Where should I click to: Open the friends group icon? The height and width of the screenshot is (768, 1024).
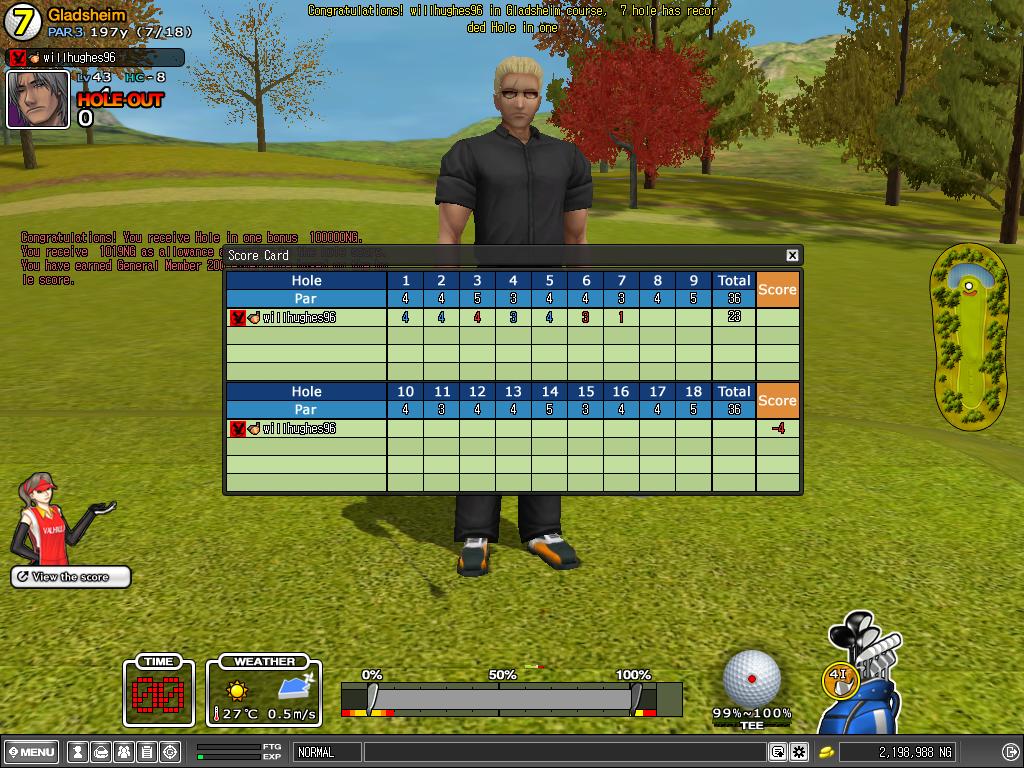click(x=124, y=752)
